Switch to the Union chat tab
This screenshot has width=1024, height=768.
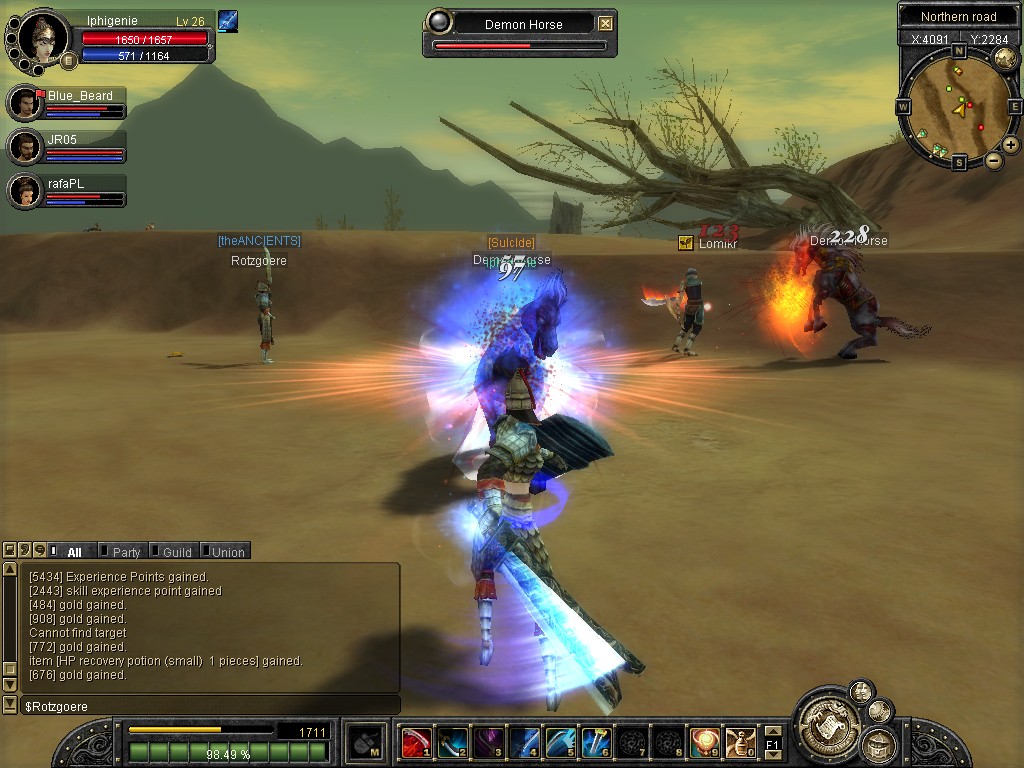pos(227,551)
